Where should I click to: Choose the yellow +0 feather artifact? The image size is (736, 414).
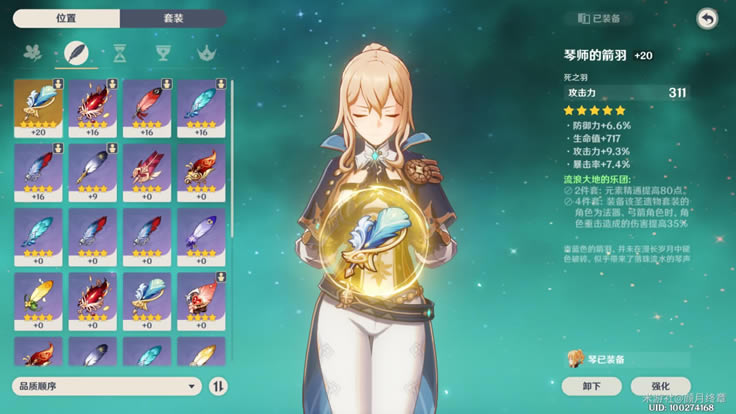pos(39,299)
